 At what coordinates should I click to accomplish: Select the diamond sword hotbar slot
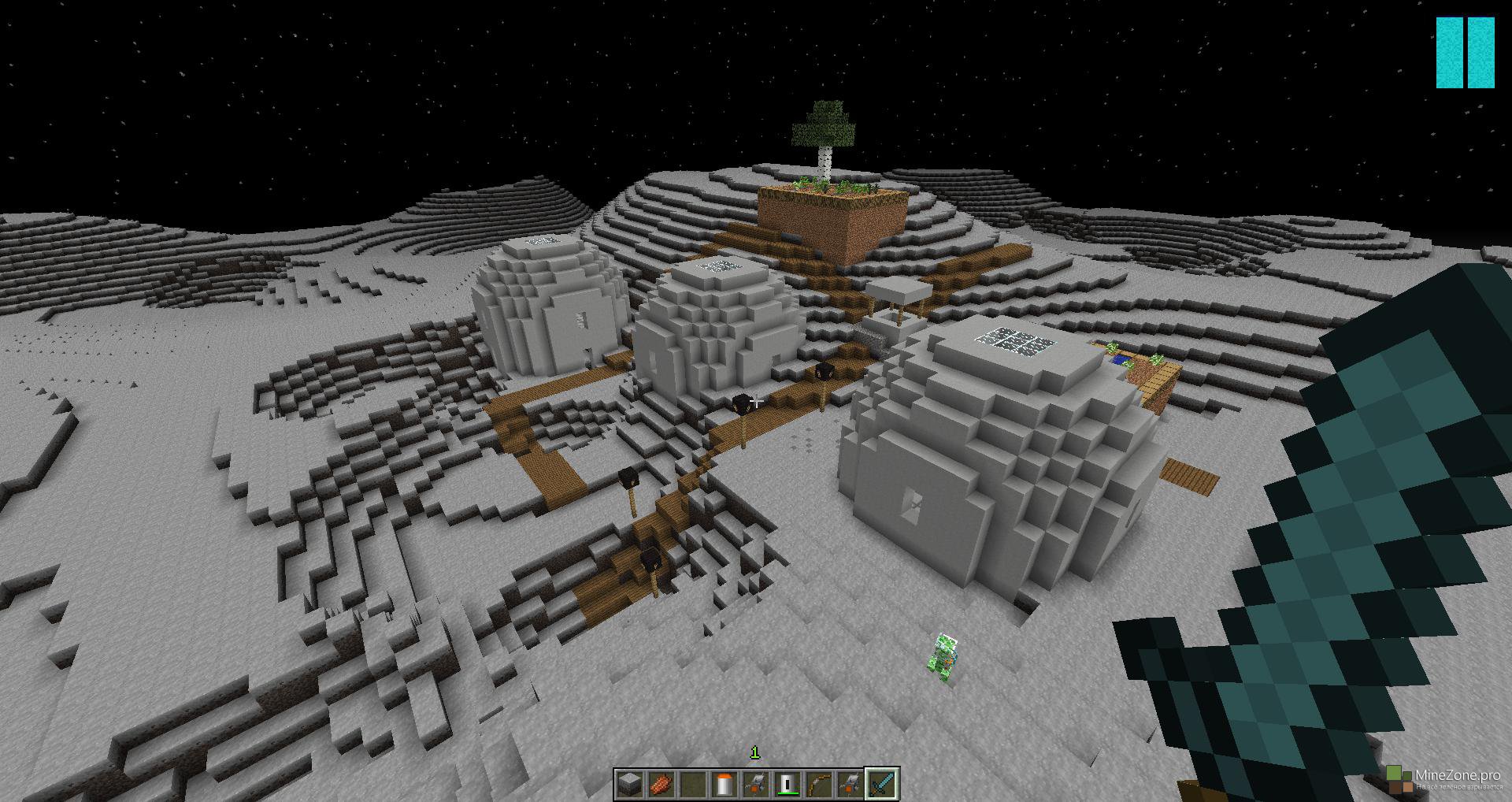[881, 784]
